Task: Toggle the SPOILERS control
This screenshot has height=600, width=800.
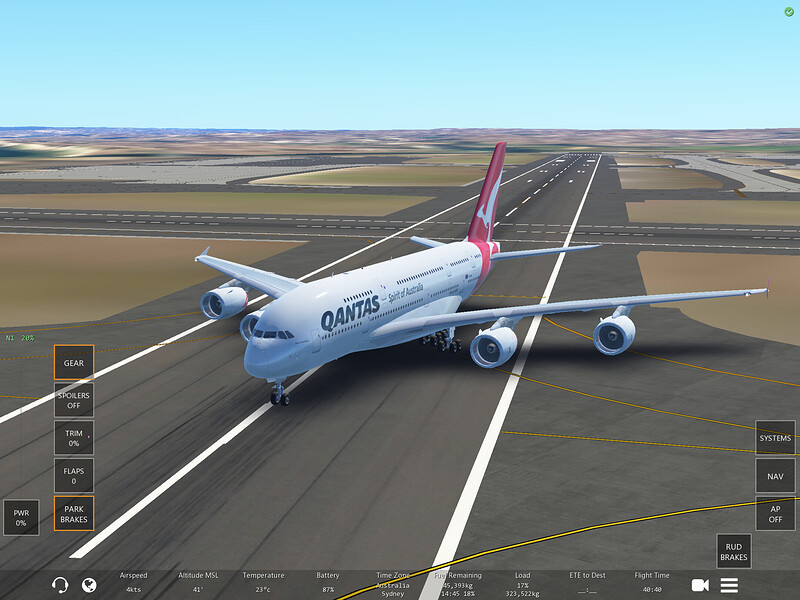Action: tap(74, 400)
